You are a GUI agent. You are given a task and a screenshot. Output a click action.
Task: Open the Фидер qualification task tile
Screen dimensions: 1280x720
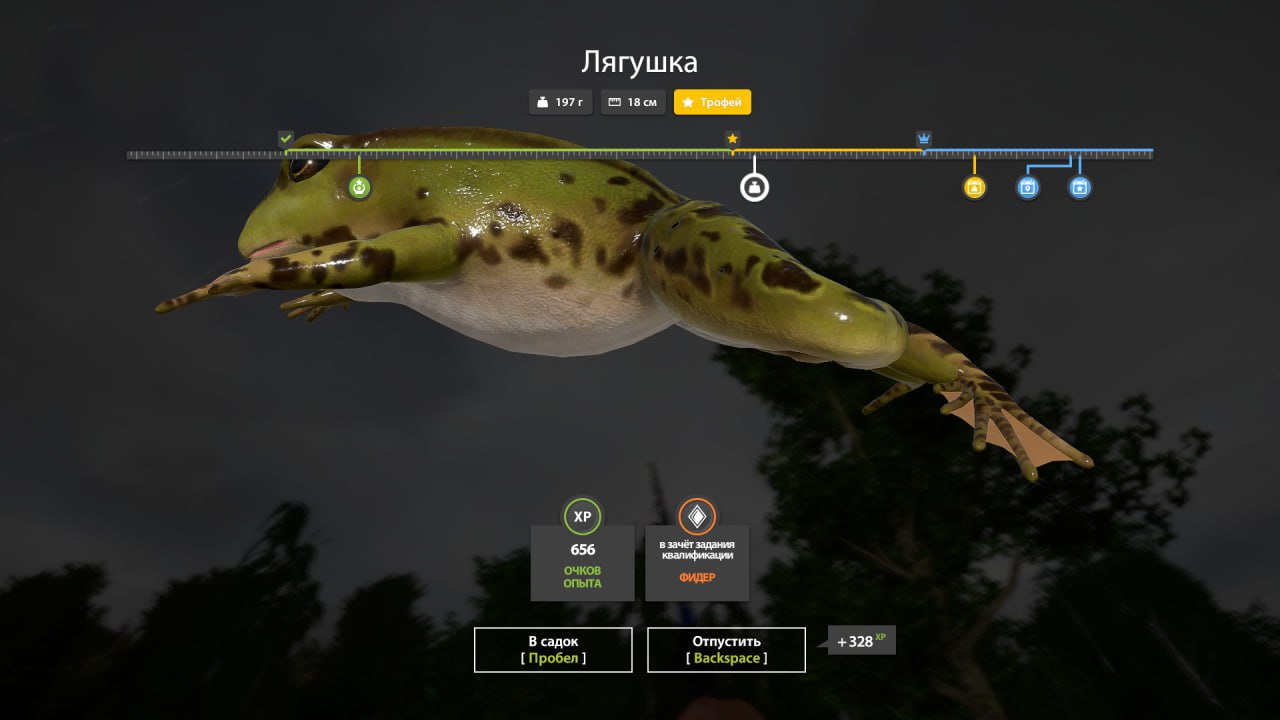coord(697,561)
